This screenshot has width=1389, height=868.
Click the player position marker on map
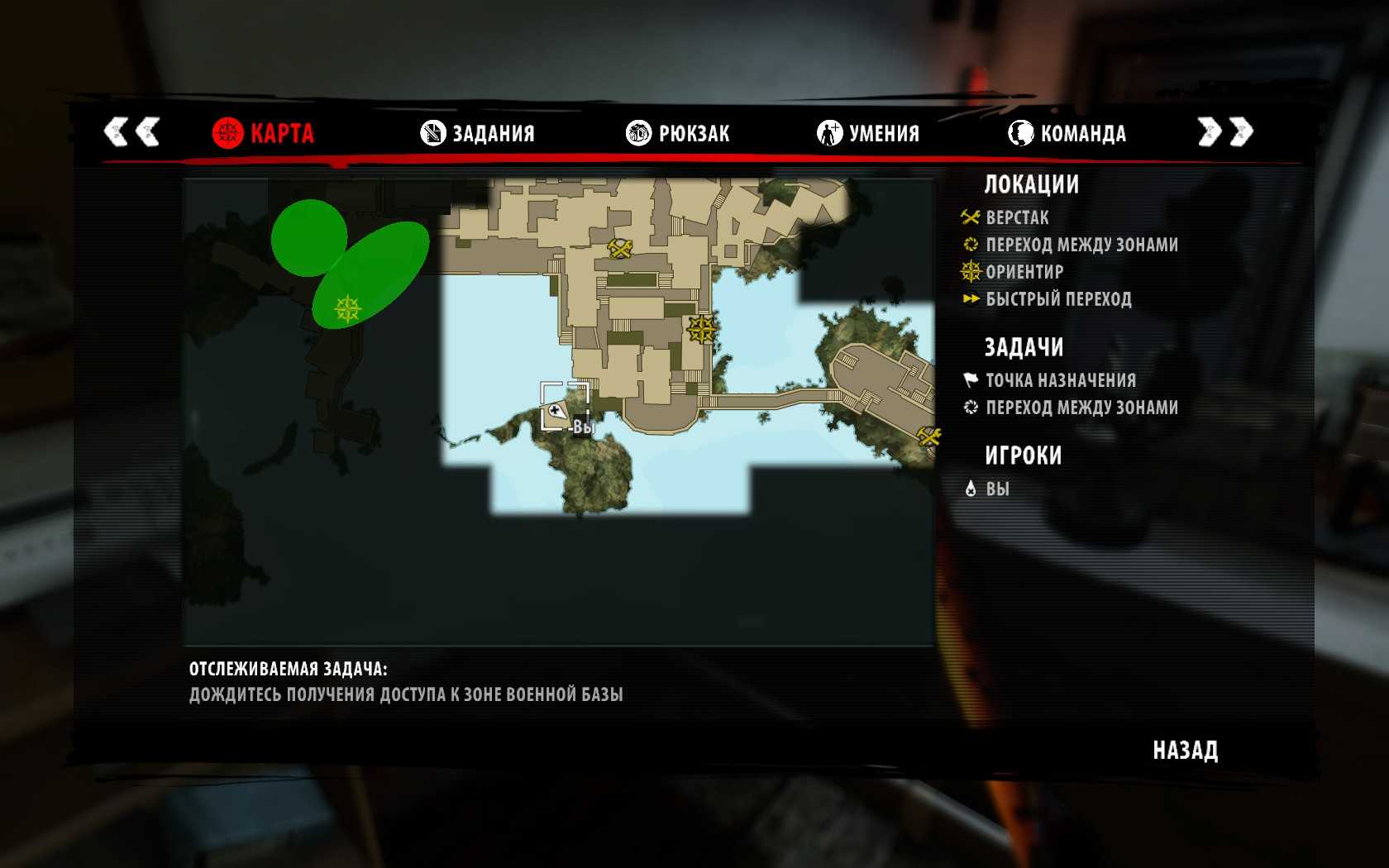[x=556, y=411]
